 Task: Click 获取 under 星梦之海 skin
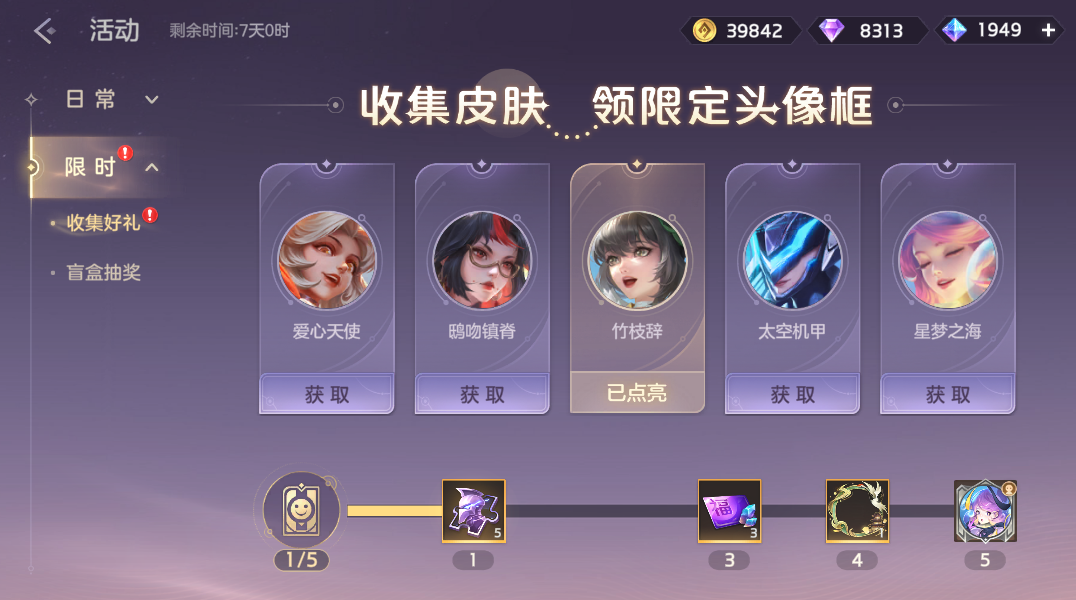click(948, 394)
